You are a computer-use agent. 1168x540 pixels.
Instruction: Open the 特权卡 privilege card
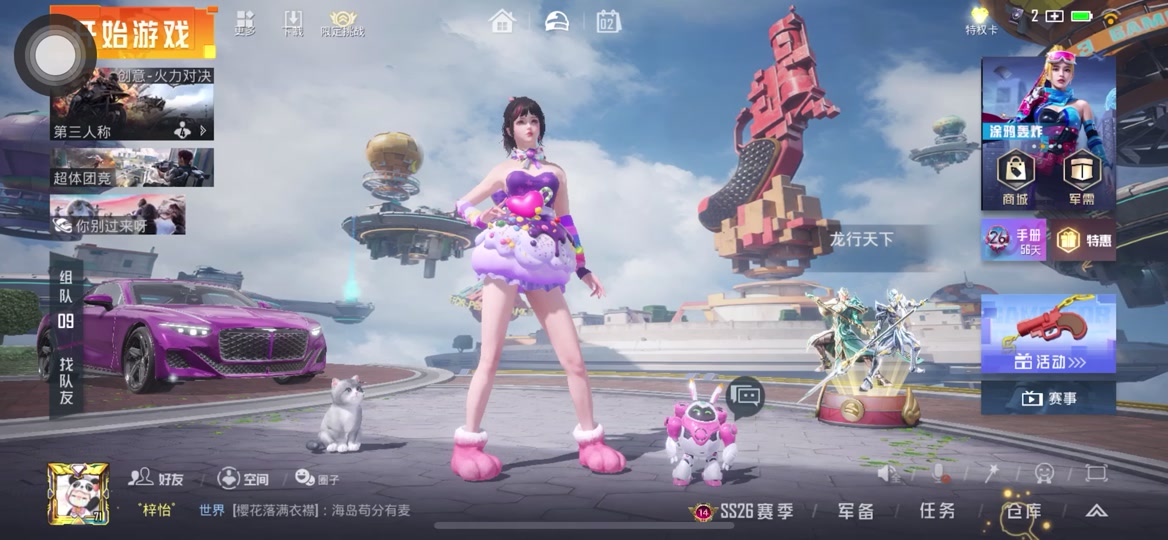pos(980,20)
